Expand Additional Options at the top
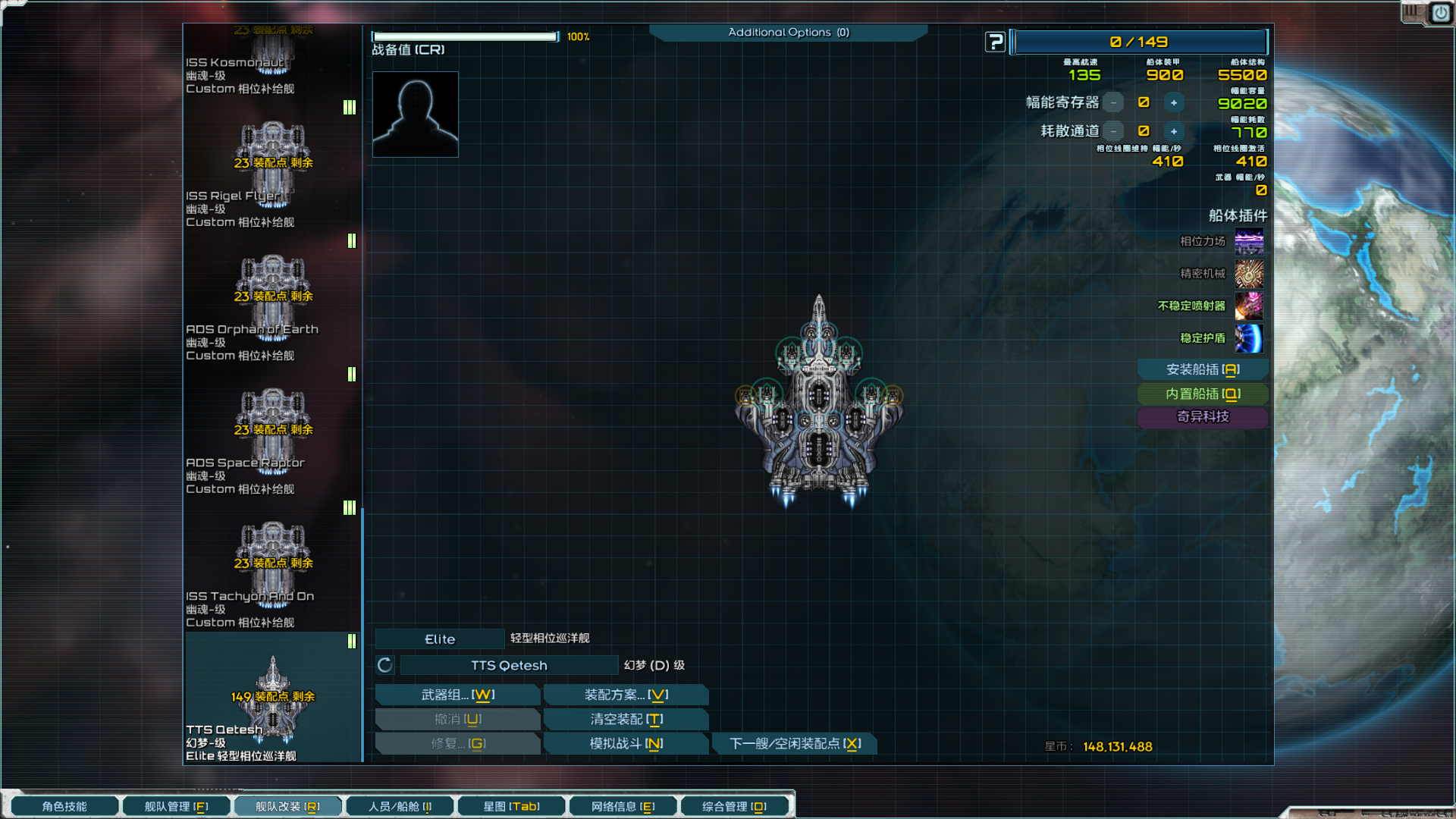Viewport: 1456px width, 819px height. (788, 33)
